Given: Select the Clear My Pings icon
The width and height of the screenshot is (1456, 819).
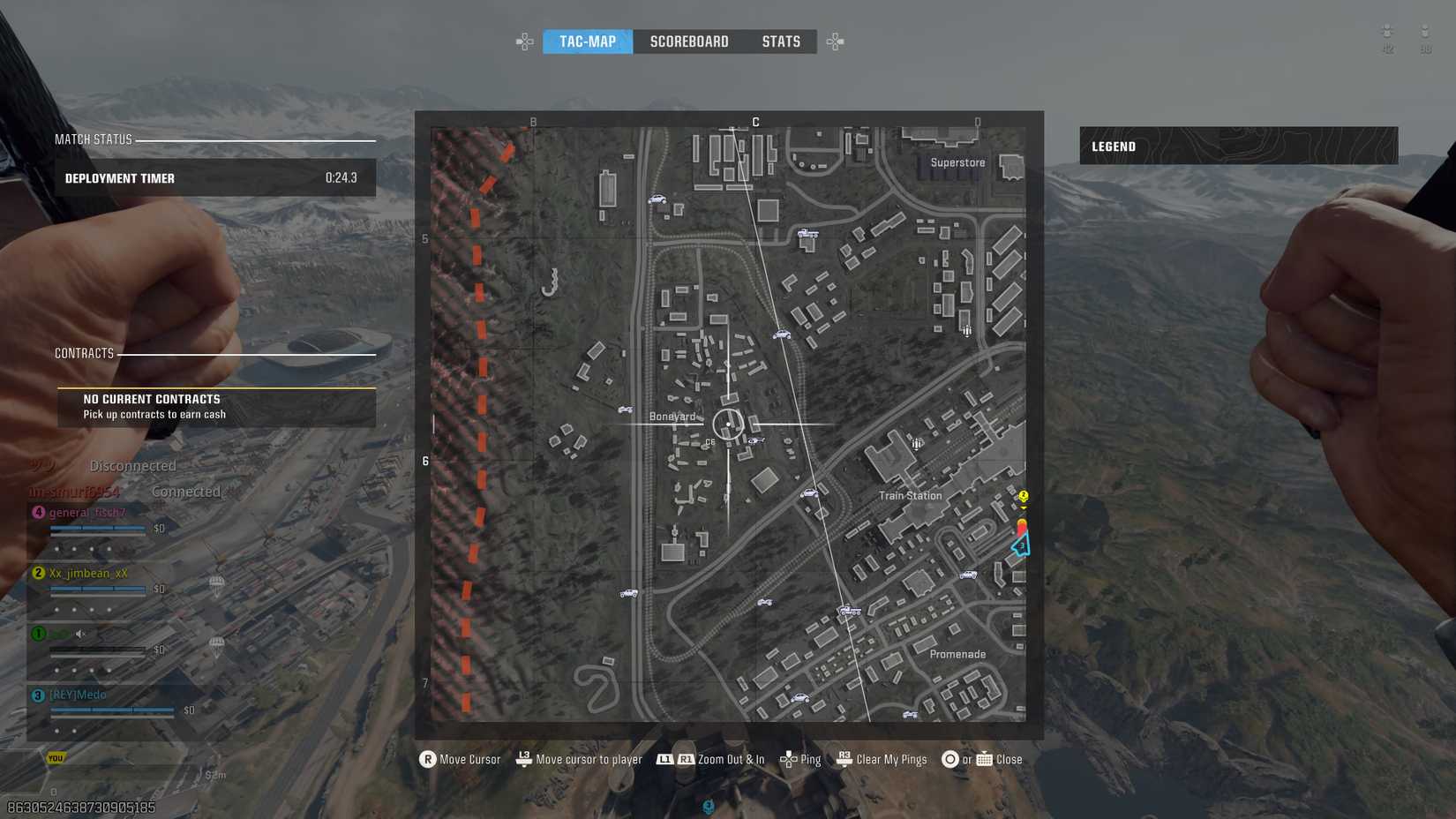Looking at the screenshot, I should pos(844,759).
